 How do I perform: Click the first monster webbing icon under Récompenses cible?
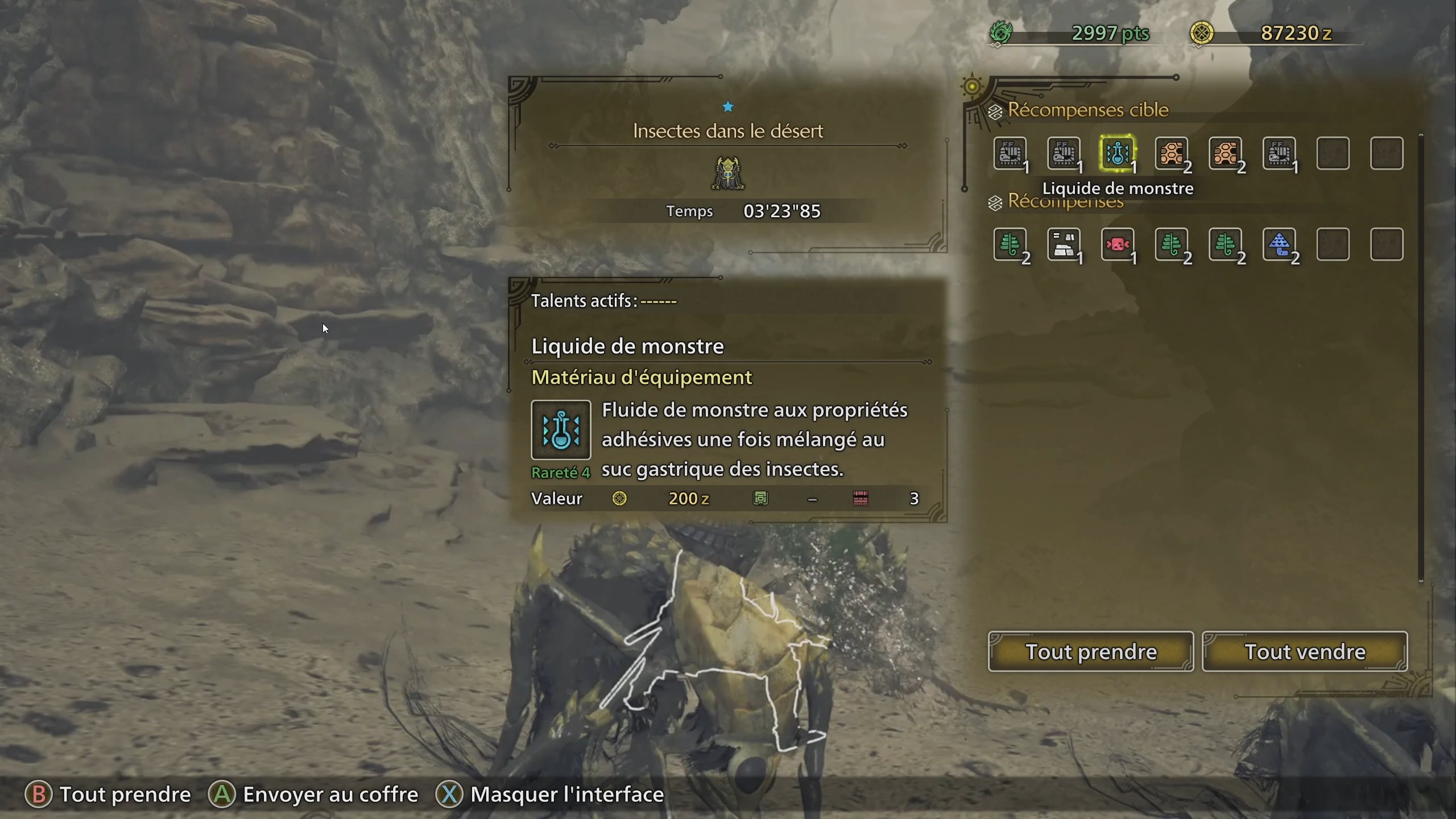(1010, 152)
